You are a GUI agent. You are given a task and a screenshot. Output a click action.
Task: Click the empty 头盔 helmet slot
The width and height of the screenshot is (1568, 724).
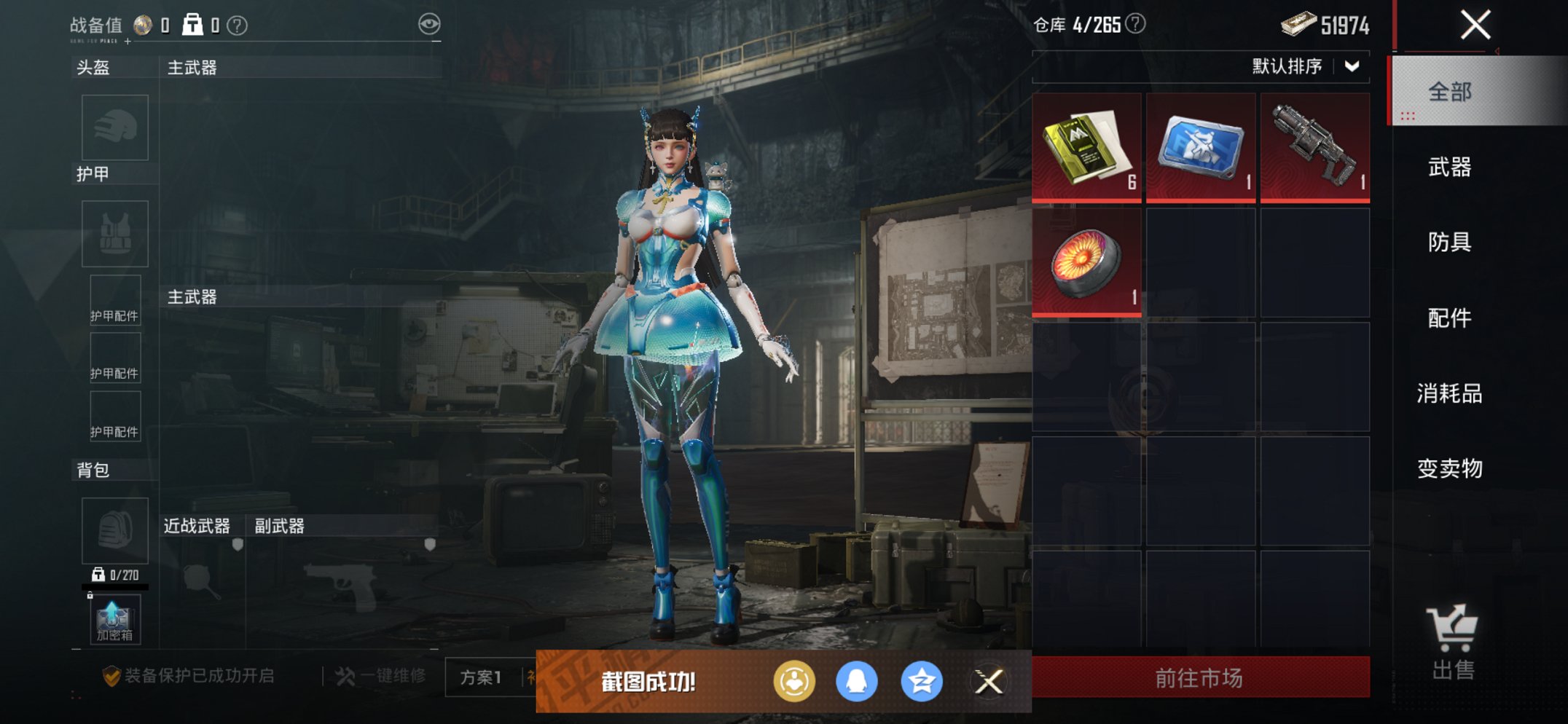click(114, 127)
